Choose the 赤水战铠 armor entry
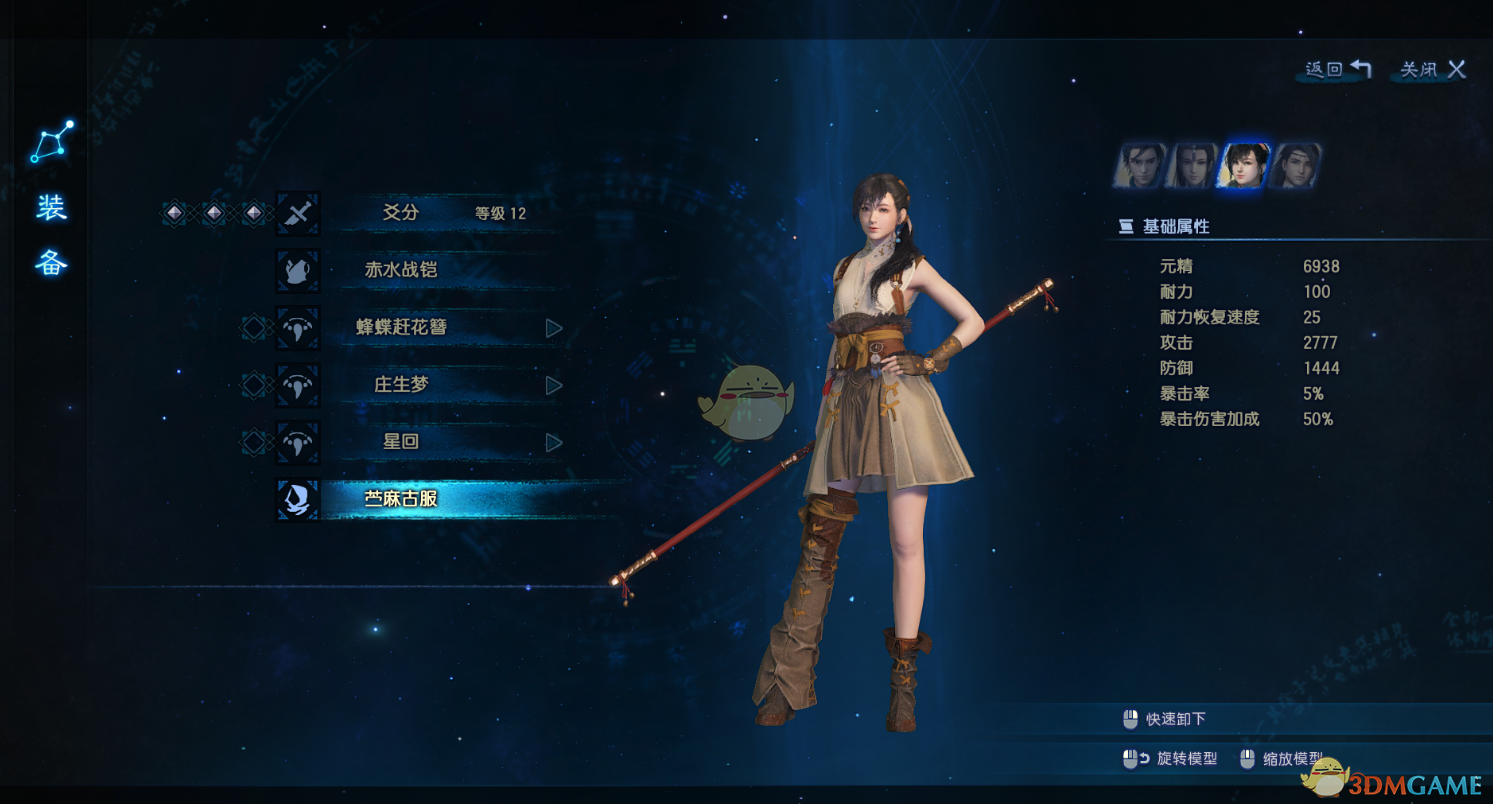 point(401,270)
